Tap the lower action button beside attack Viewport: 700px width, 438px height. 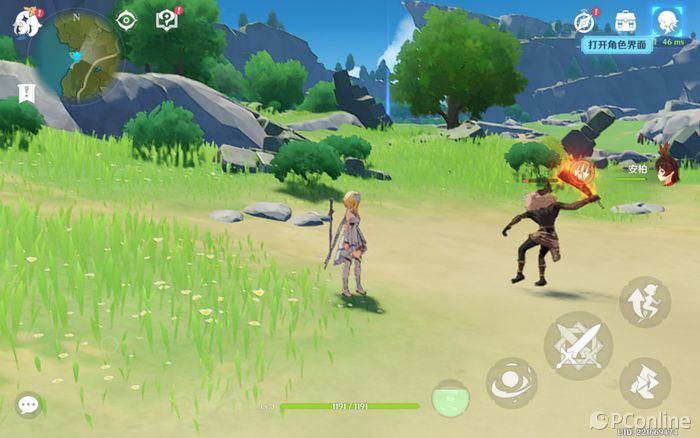644,384
